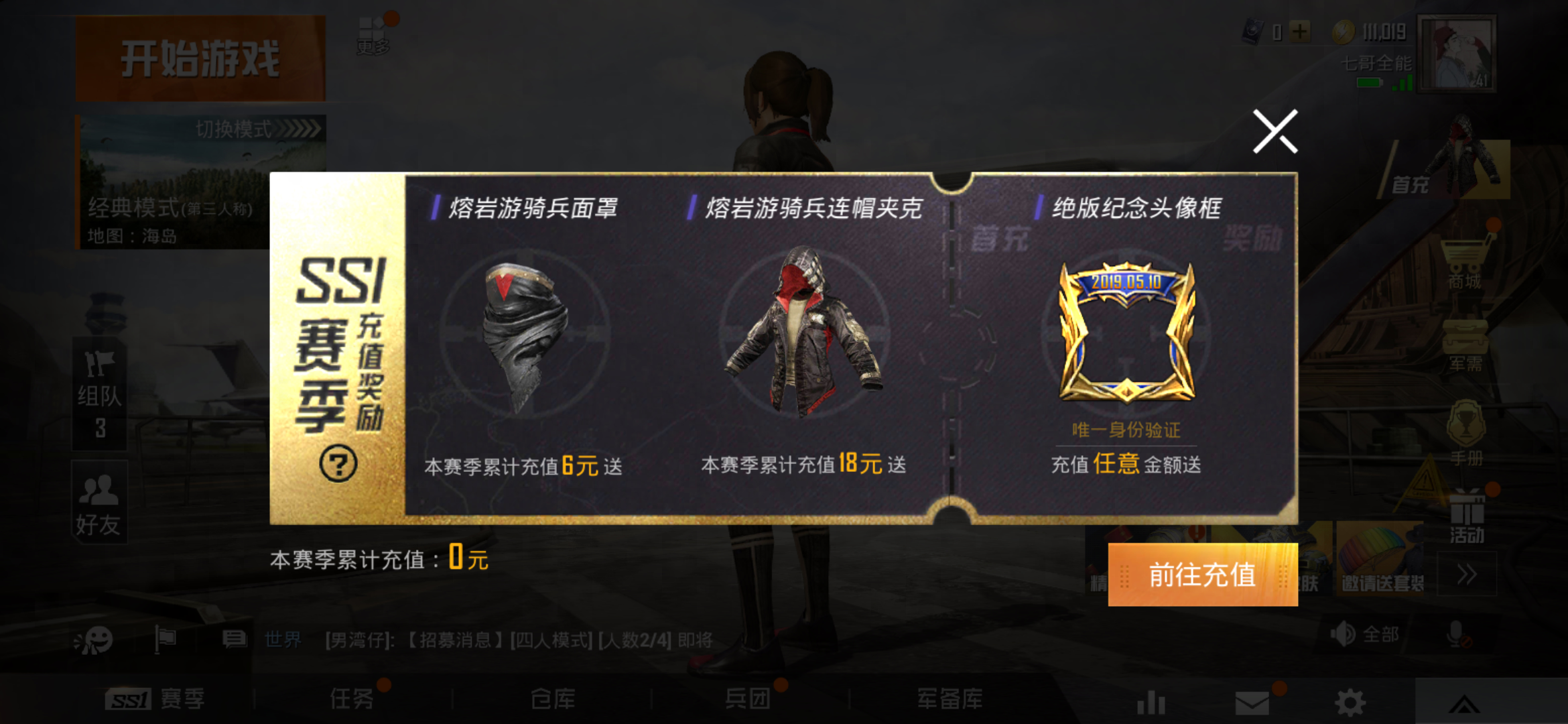
Task: Open the question mark help icon
Action: (x=338, y=464)
